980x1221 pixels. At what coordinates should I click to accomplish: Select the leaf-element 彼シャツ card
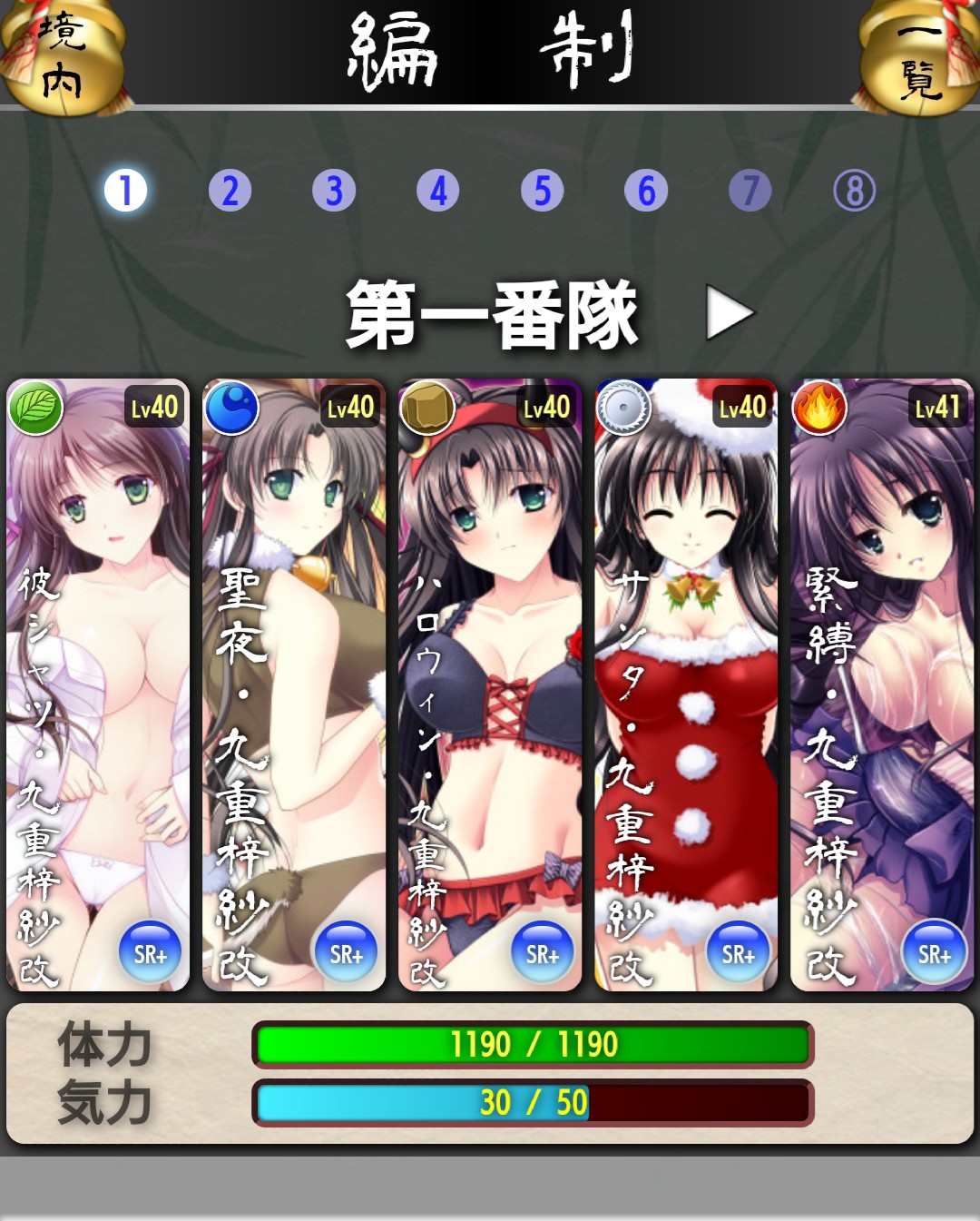[x=98, y=684]
